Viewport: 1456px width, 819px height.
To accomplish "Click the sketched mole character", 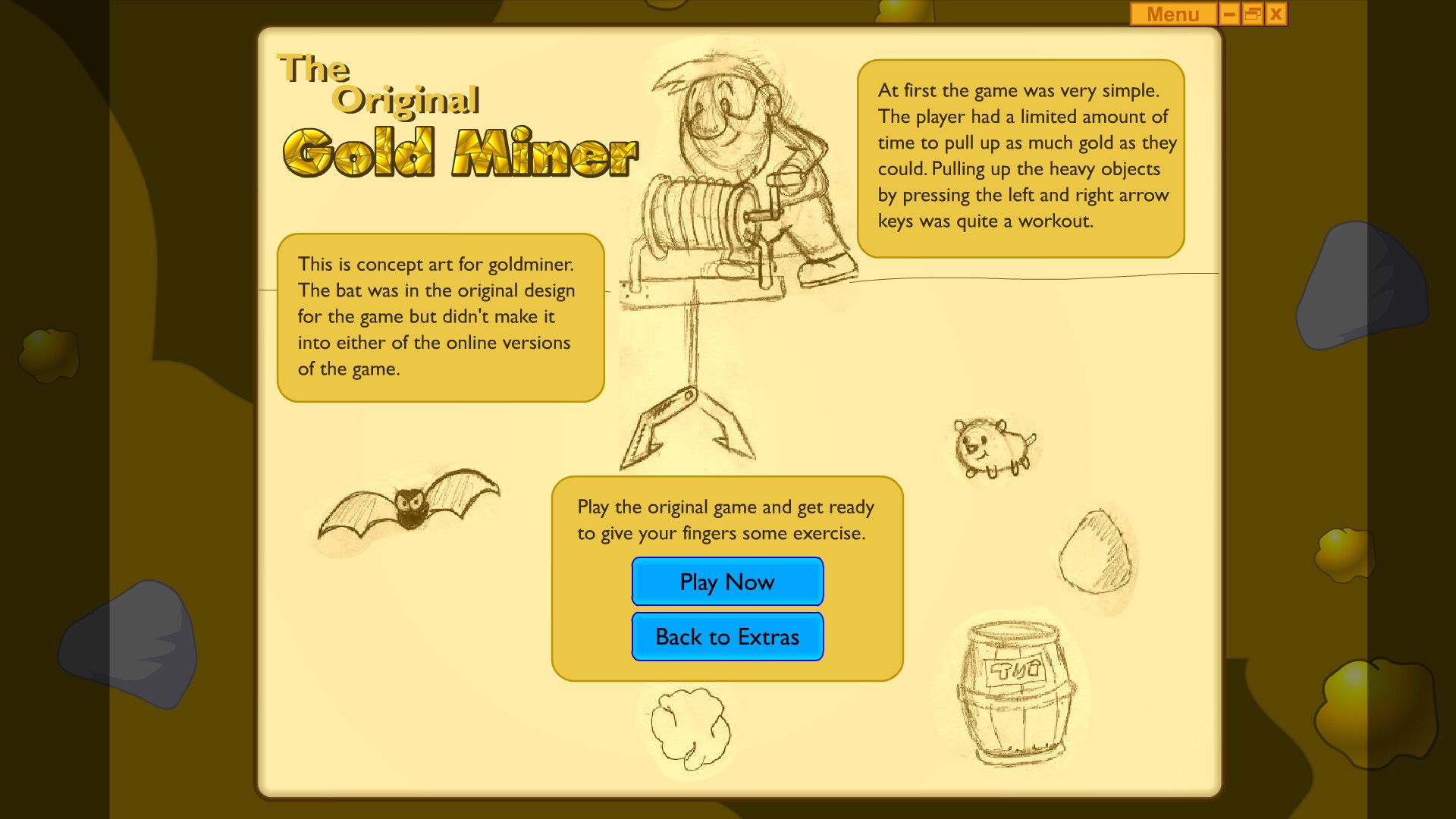I will point(993,447).
